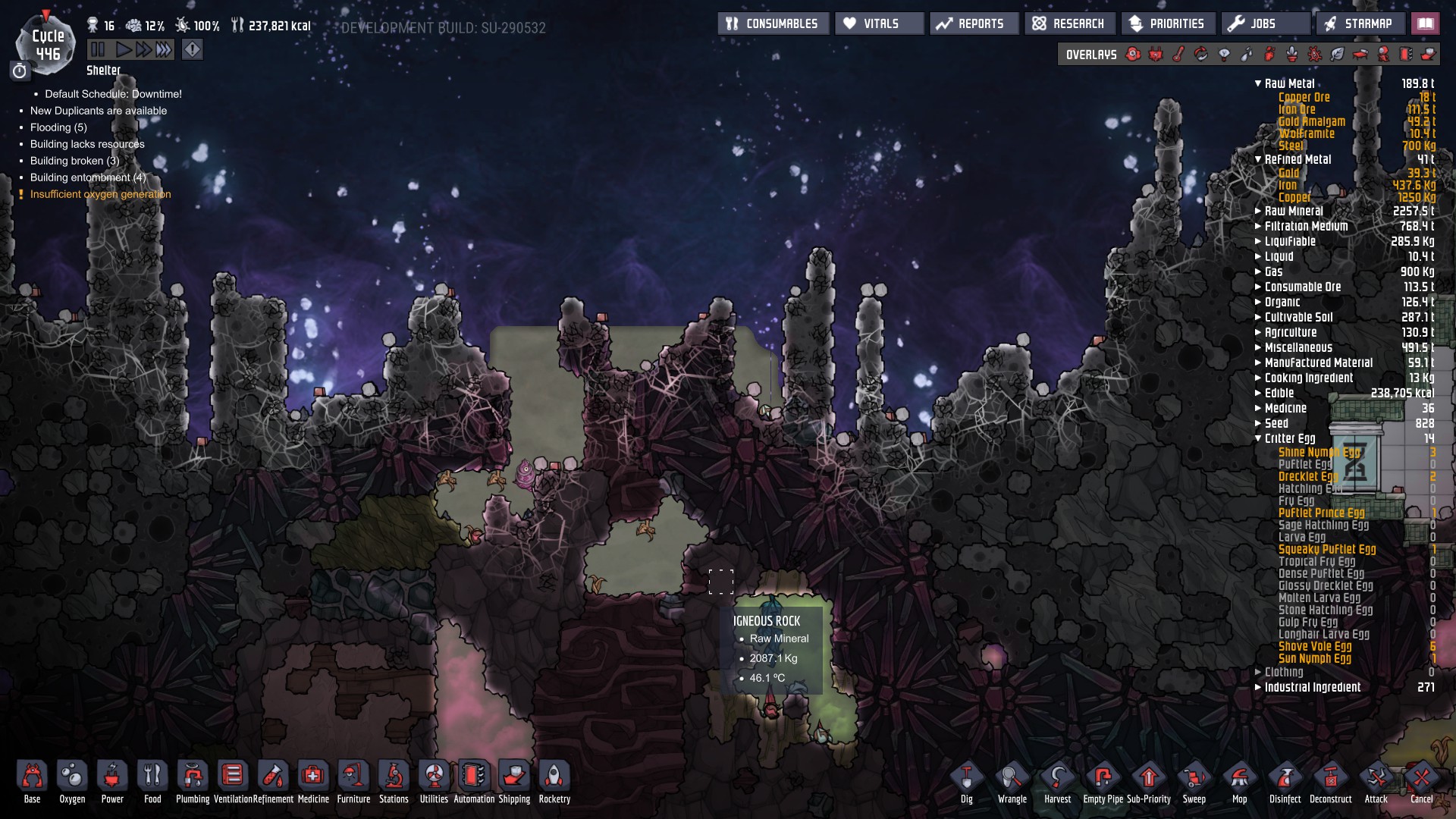The height and width of the screenshot is (819, 1456).
Task: Activate the Dig tool
Action: click(x=966, y=781)
